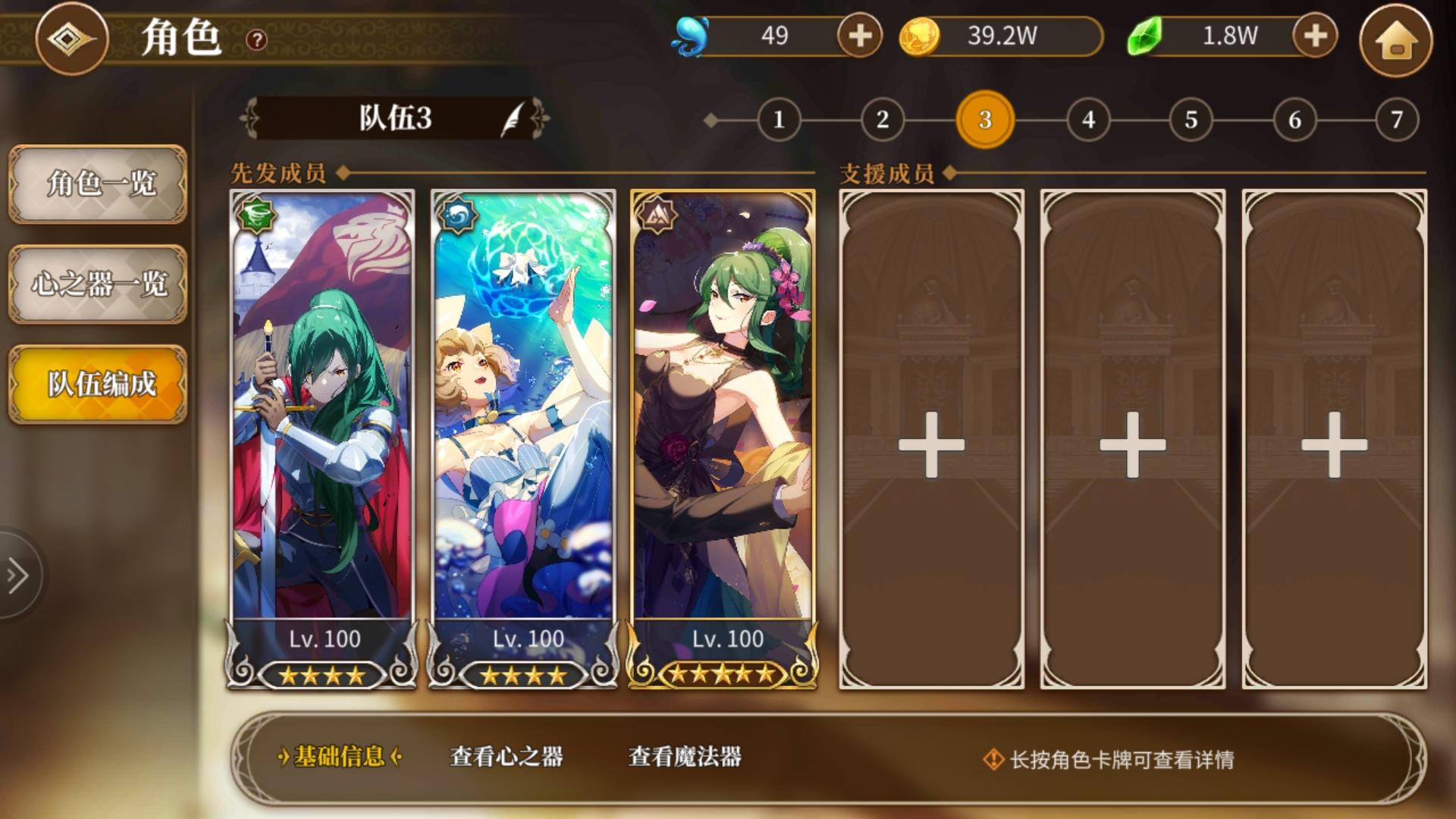This screenshot has height=819, width=1456.
Task: Click left arrow beside the 队伍3 banner
Action: [248, 119]
